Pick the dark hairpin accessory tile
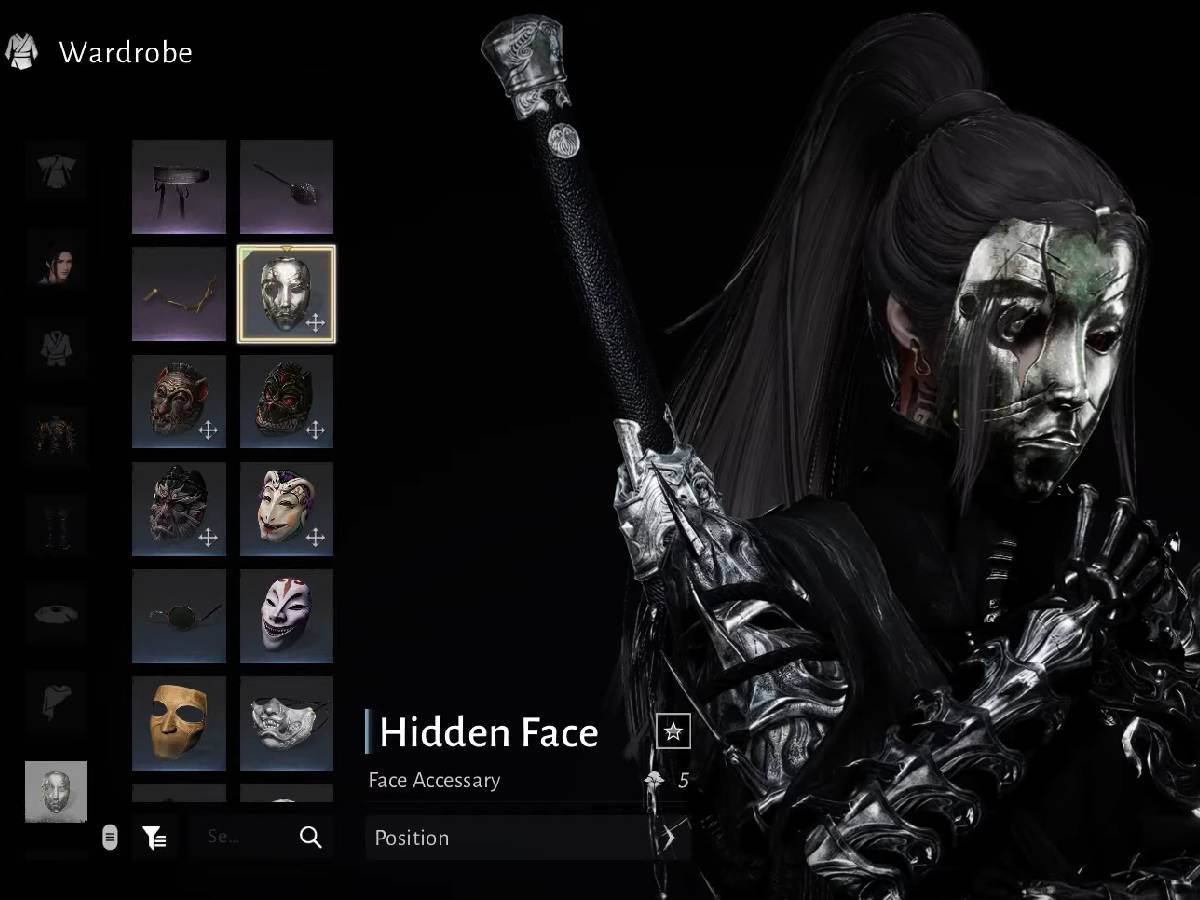The height and width of the screenshot is (900, 1200). point(286,187)
